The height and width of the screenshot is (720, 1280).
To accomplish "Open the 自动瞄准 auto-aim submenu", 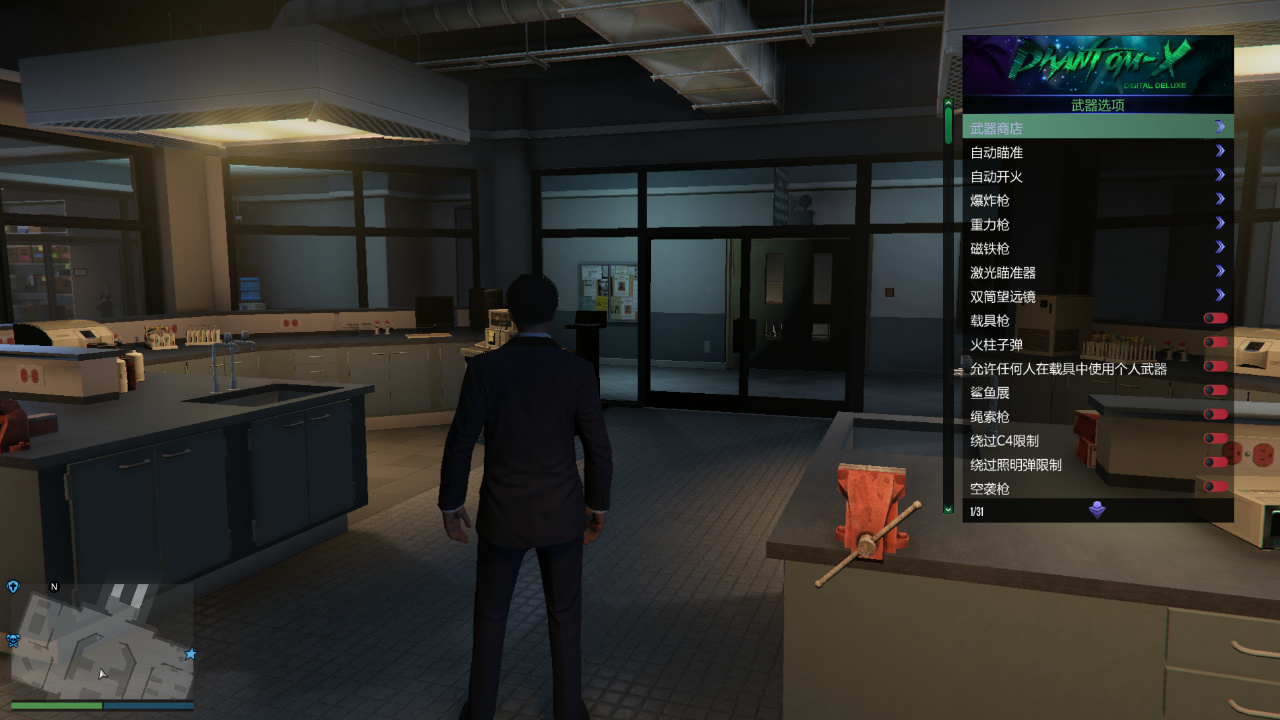I will [1097, 152].
